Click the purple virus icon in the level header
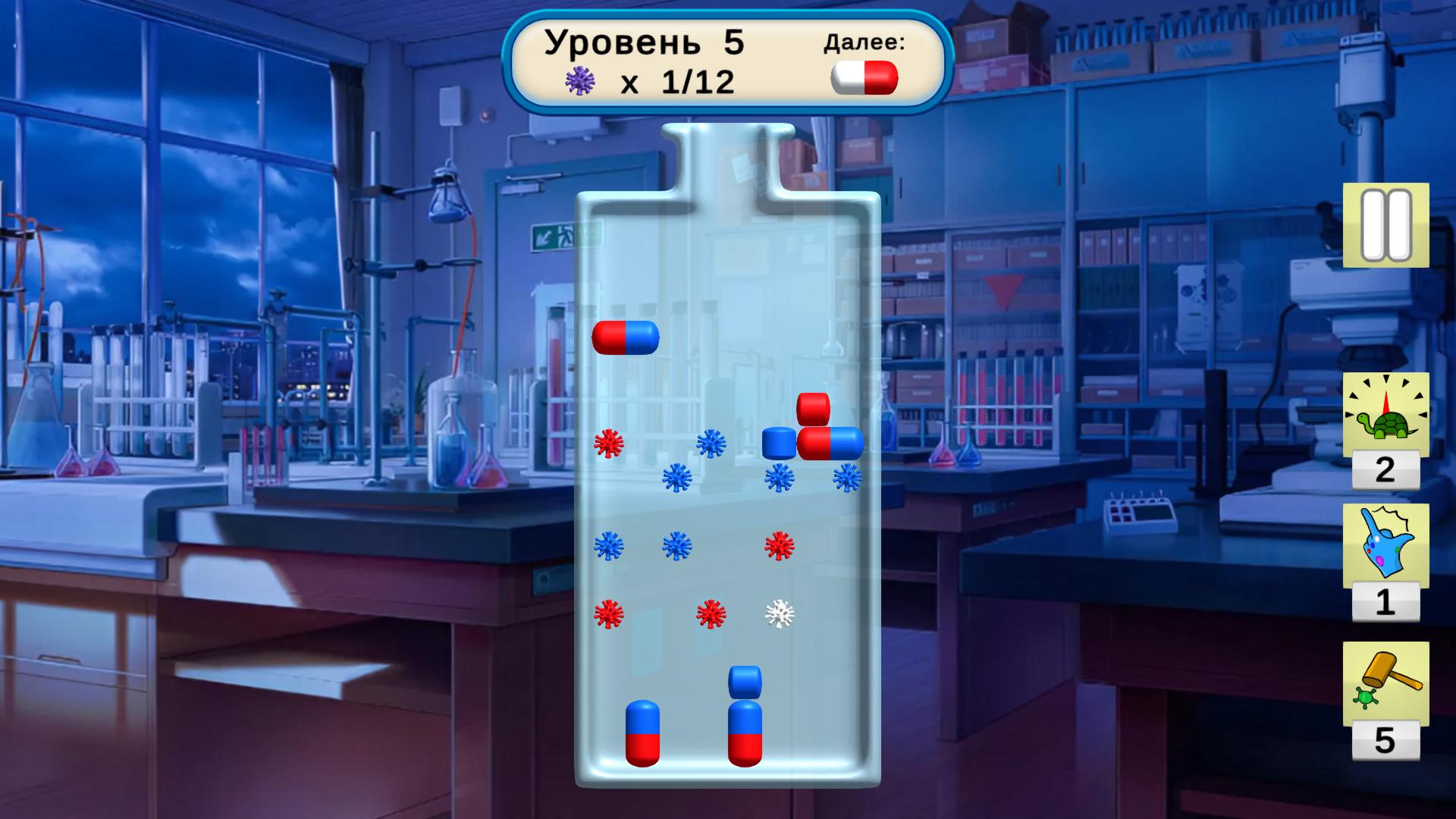Screen dimensions: 1456x819 point(580,80)
